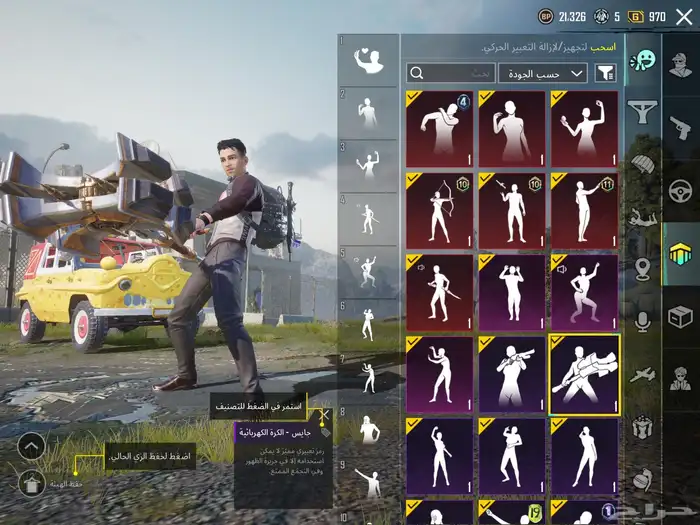This screenshot has height=525, width=700.
Task: Select the rifle-aiming emote tile
Action: (512, 374)
